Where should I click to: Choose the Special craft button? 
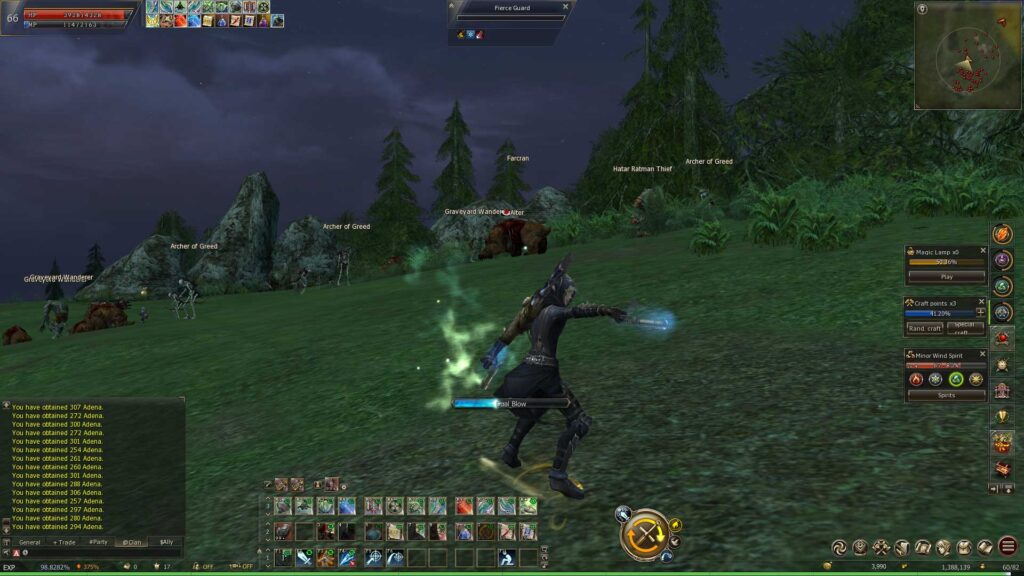coord(965,328)
